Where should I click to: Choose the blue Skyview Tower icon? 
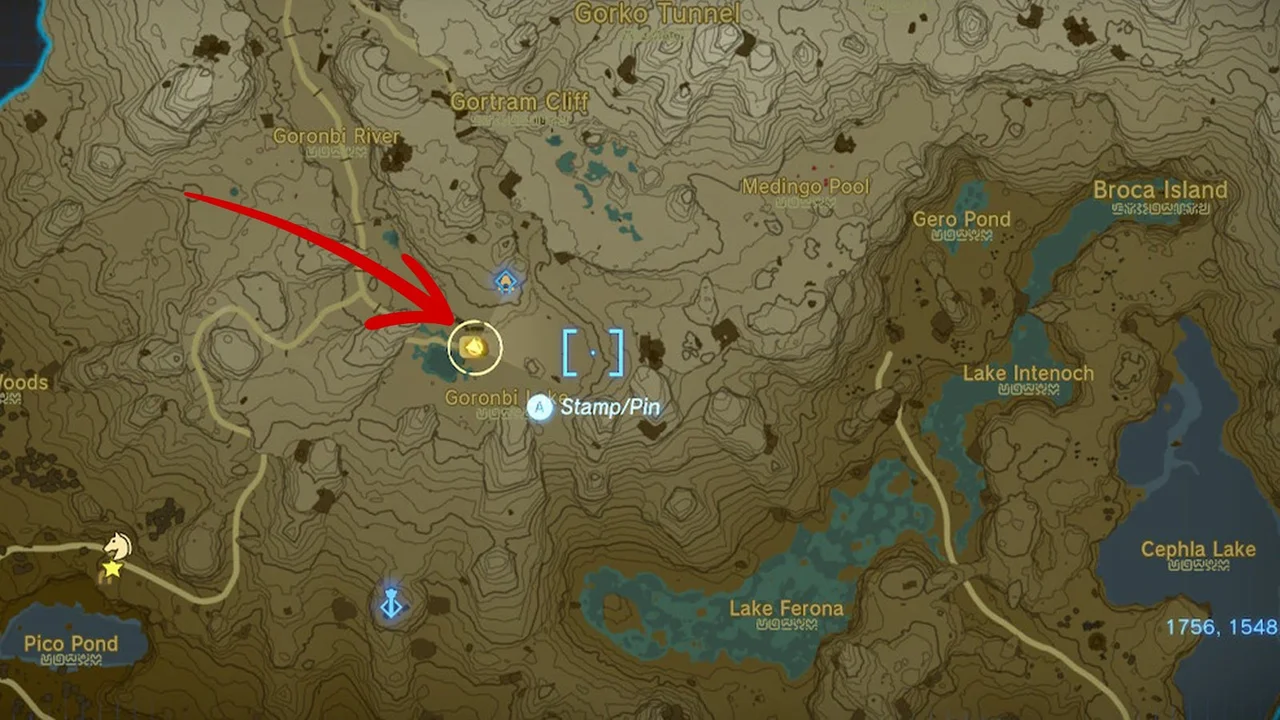(x=391, y=604)
